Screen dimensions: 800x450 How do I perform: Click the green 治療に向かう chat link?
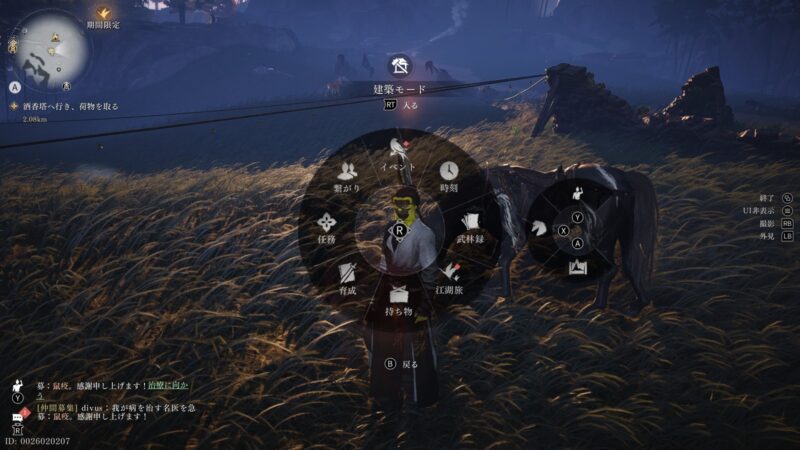click(x=165, y=384)
